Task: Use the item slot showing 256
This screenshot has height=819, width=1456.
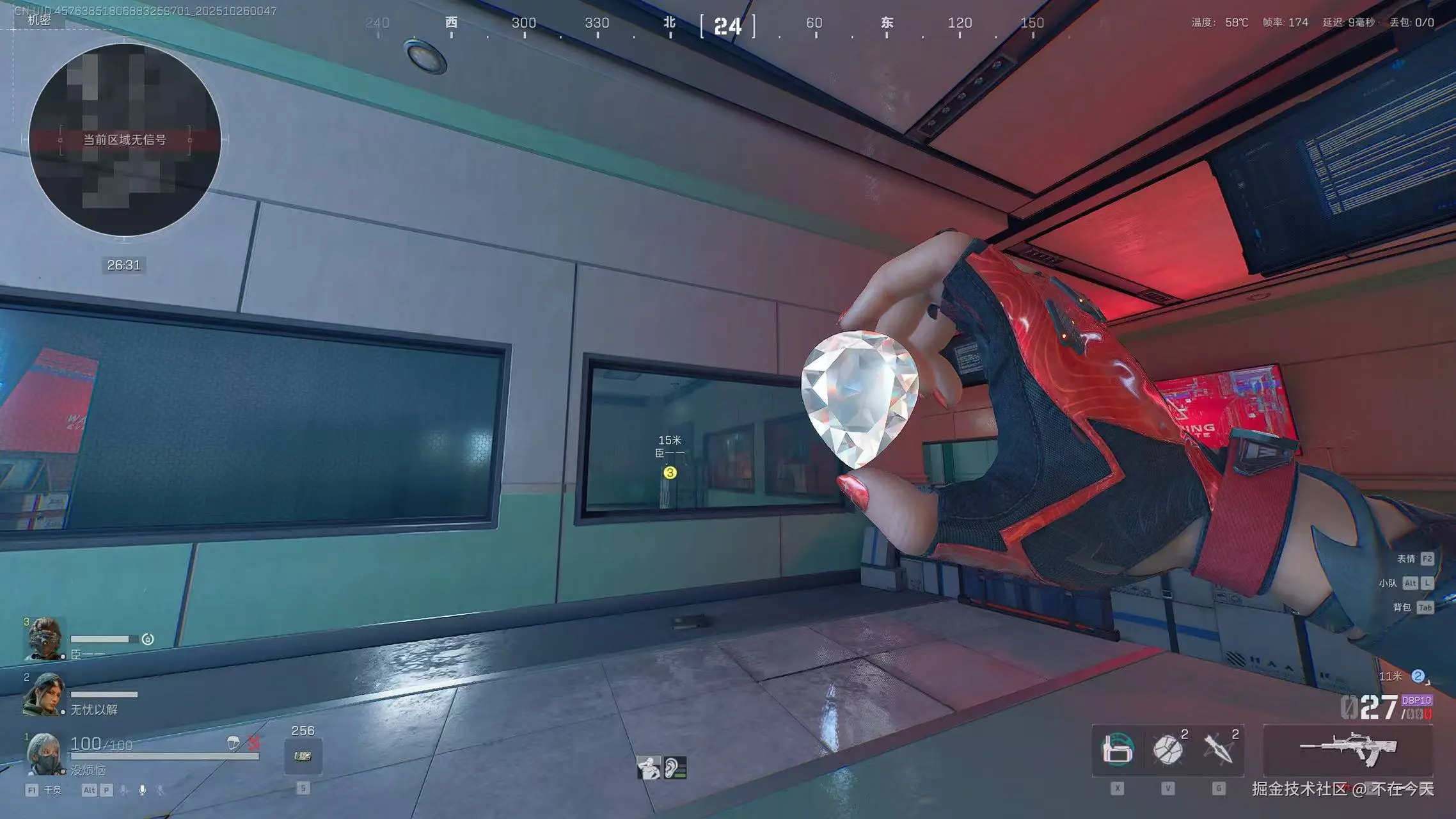Action: click(303, 756)
